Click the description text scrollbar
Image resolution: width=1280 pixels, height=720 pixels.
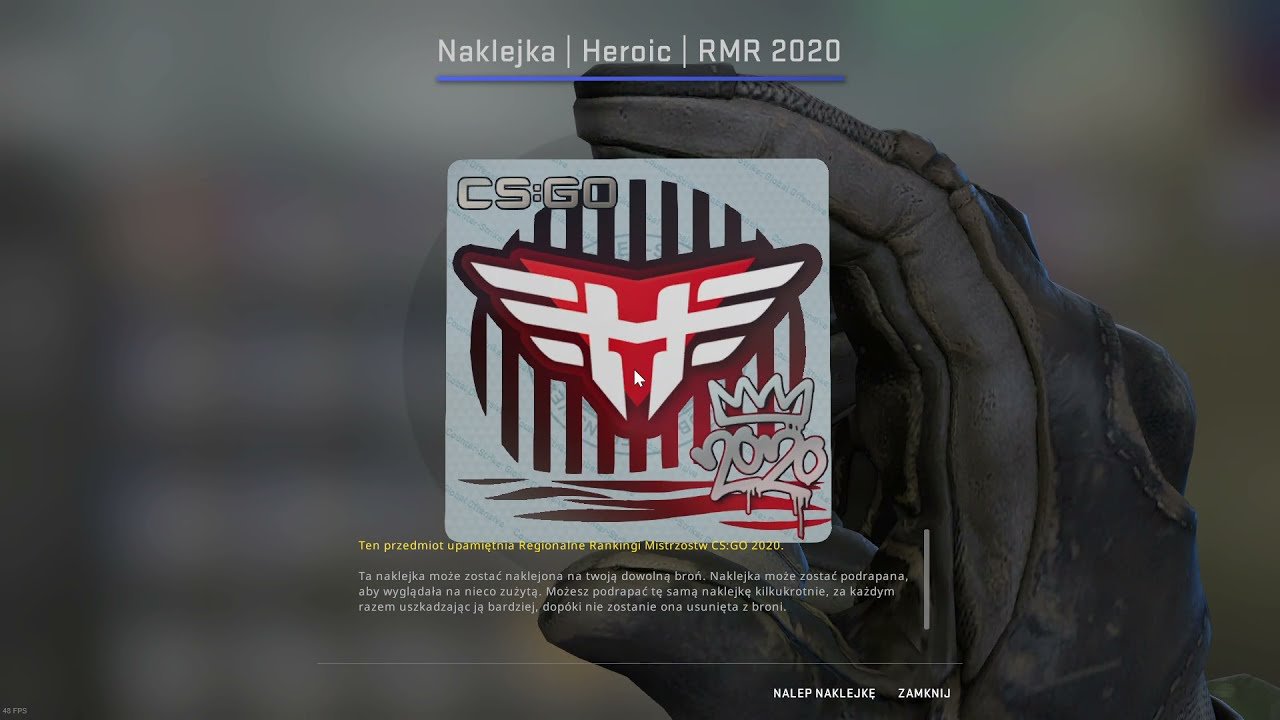(x=927, y=579)
